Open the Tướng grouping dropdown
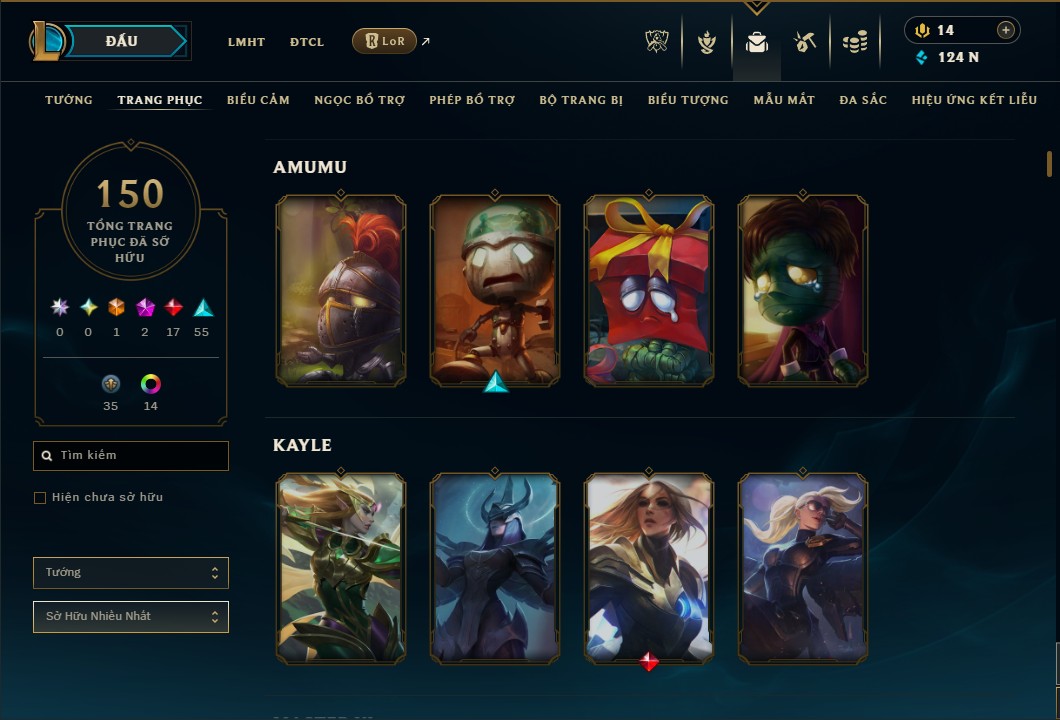The width and height of the screenshot is (1060, 720). pos(131,573)
